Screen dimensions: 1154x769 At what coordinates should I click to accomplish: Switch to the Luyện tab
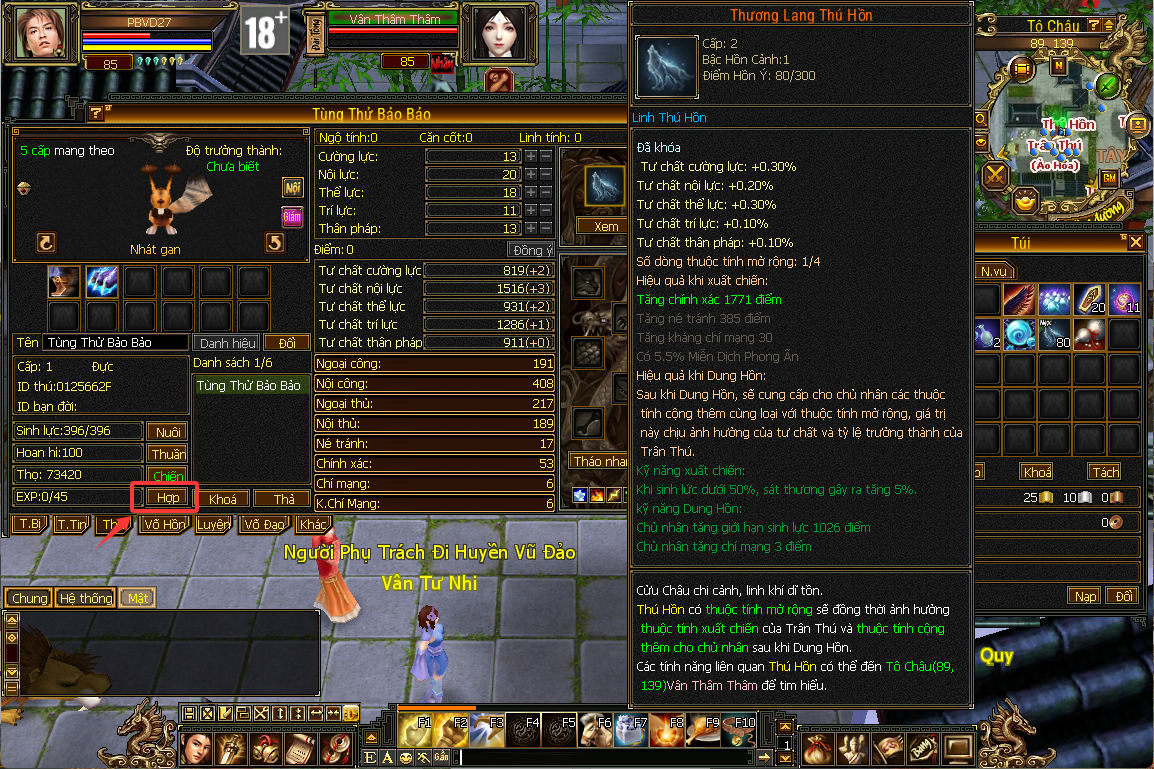click(x=212, y=524)
